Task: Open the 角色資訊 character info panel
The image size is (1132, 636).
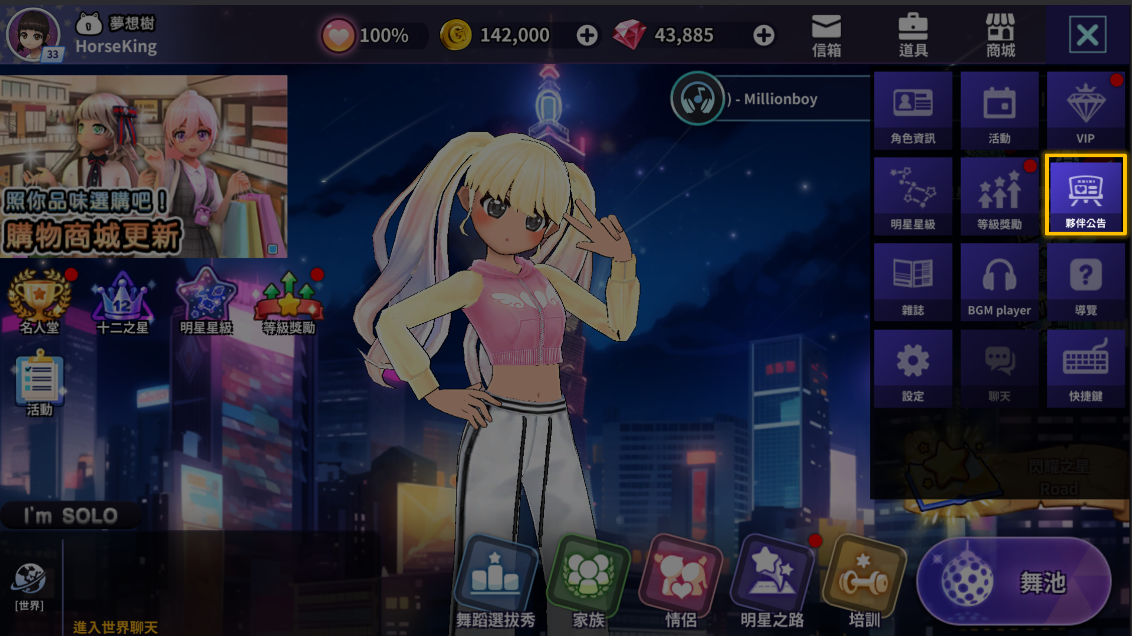Action: (x=913, y=110)
